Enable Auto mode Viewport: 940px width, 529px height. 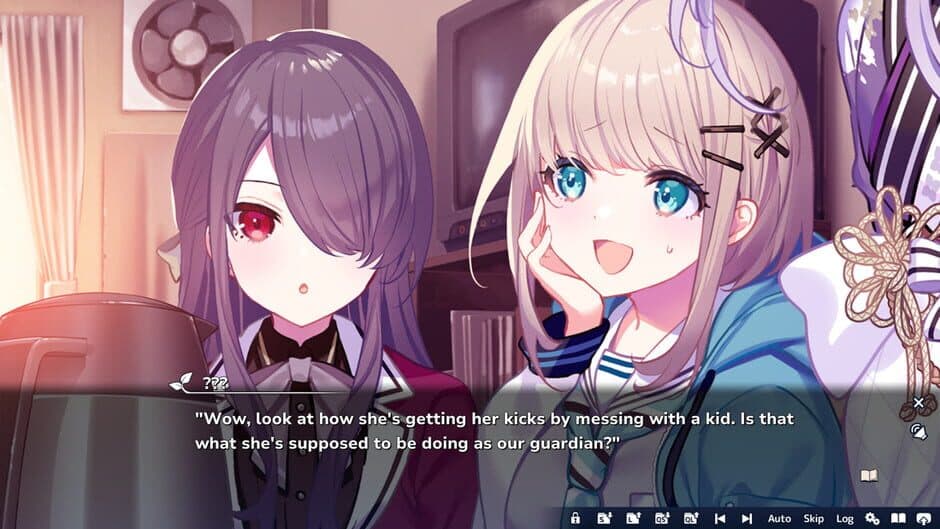(779, 518)
